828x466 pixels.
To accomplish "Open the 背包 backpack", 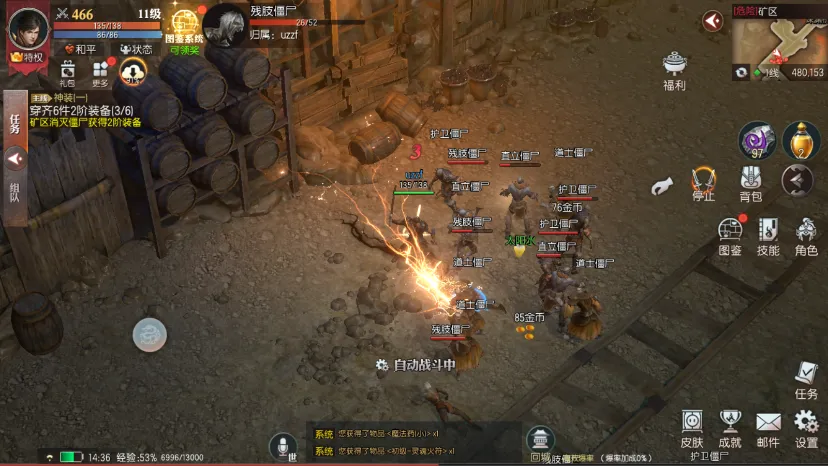I will click(751, 184).
